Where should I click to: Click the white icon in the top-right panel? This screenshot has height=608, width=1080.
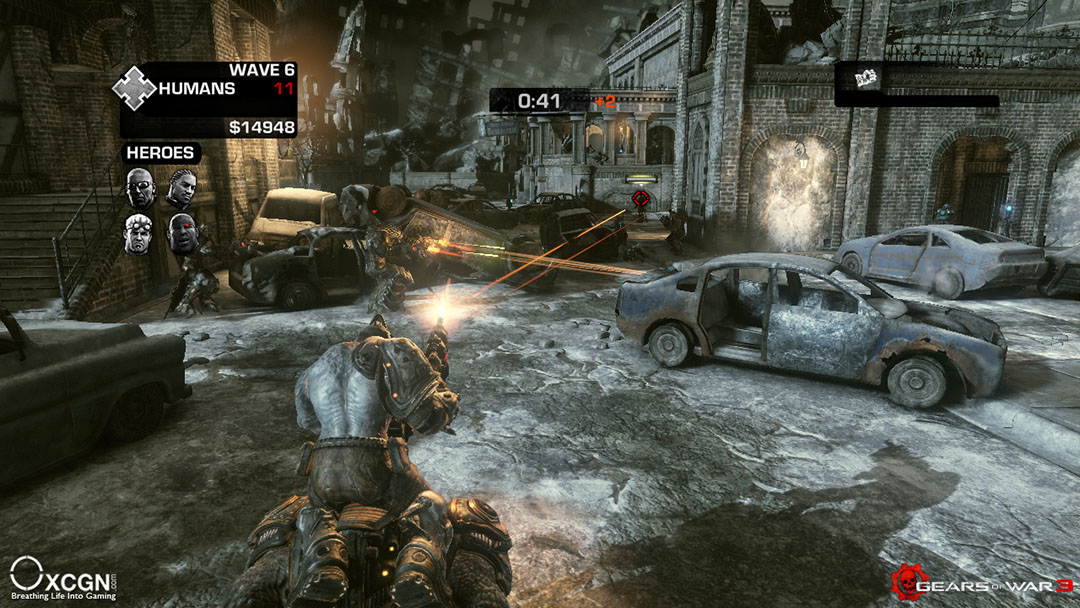[851, 77]
